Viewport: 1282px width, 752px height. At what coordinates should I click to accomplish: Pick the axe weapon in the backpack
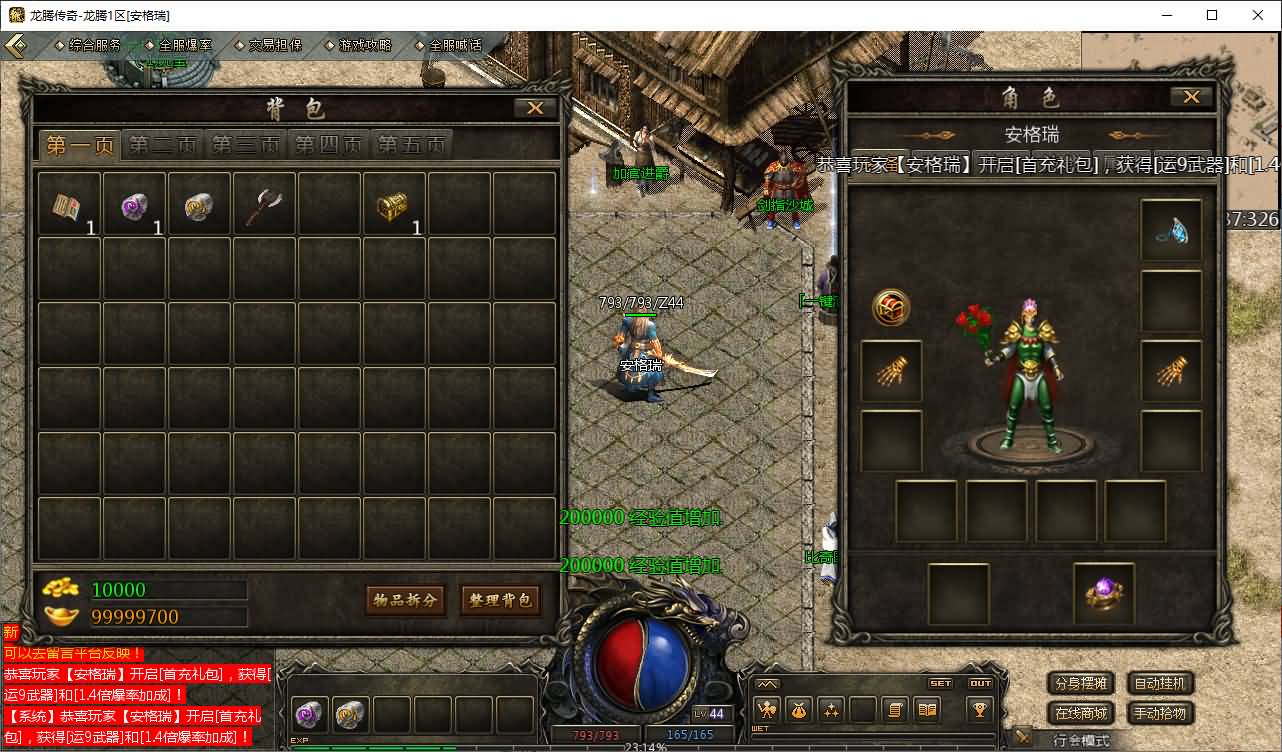pyautogui.click(x=263, y=205)
